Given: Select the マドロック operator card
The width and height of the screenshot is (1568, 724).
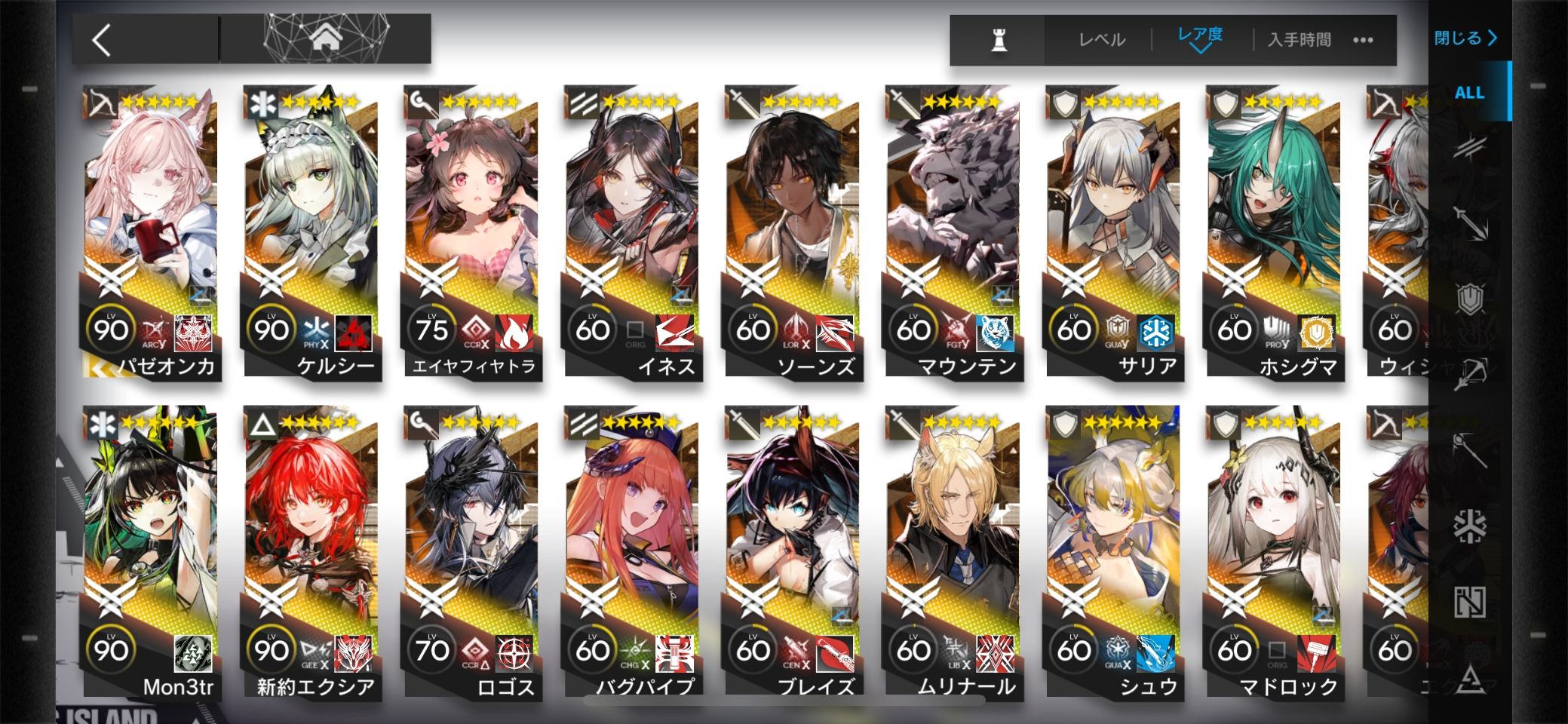Looking at the screenshot, I should click(x=1273, y=547).
